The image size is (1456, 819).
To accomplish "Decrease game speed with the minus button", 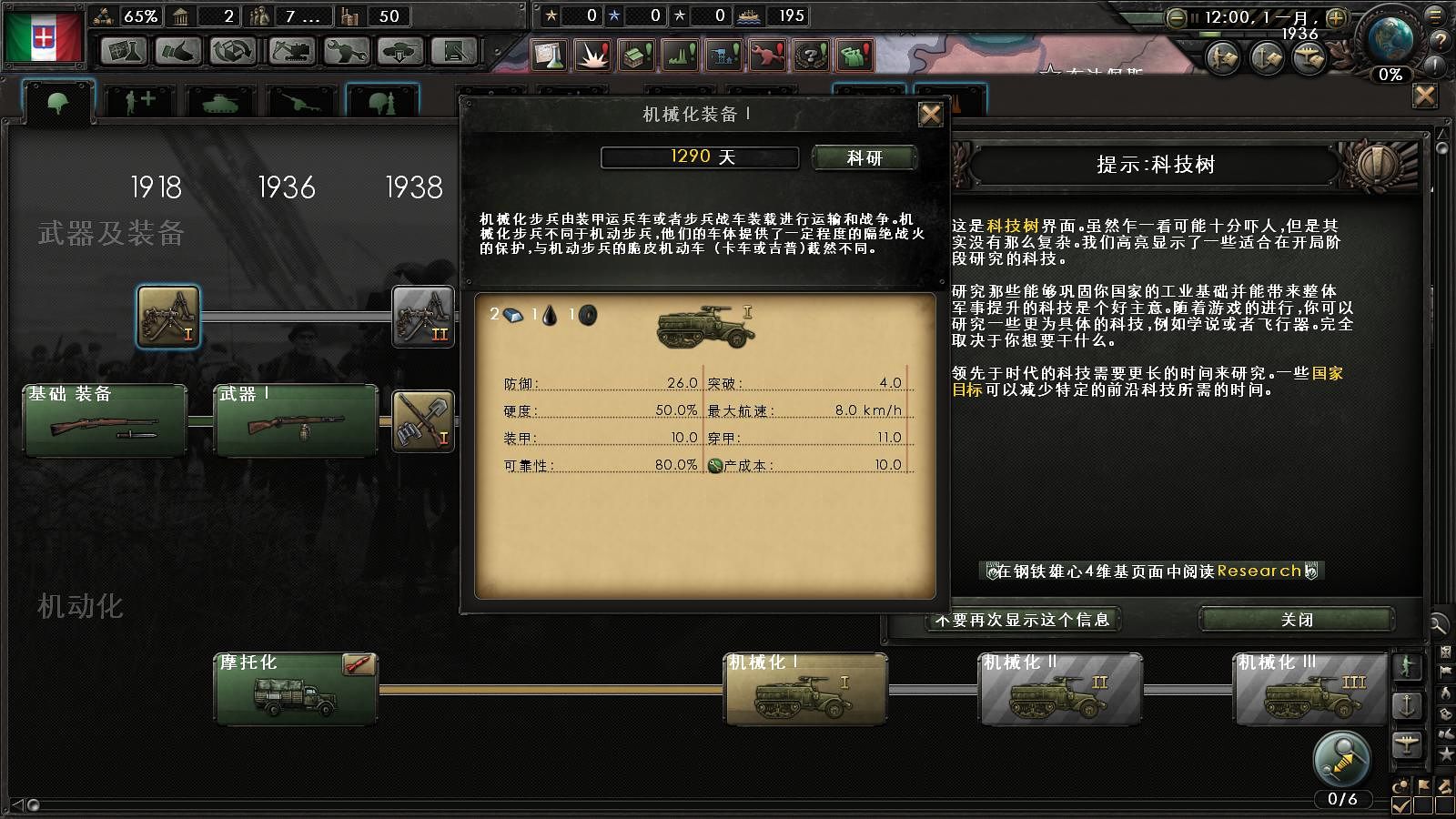I will [1177, 17].
